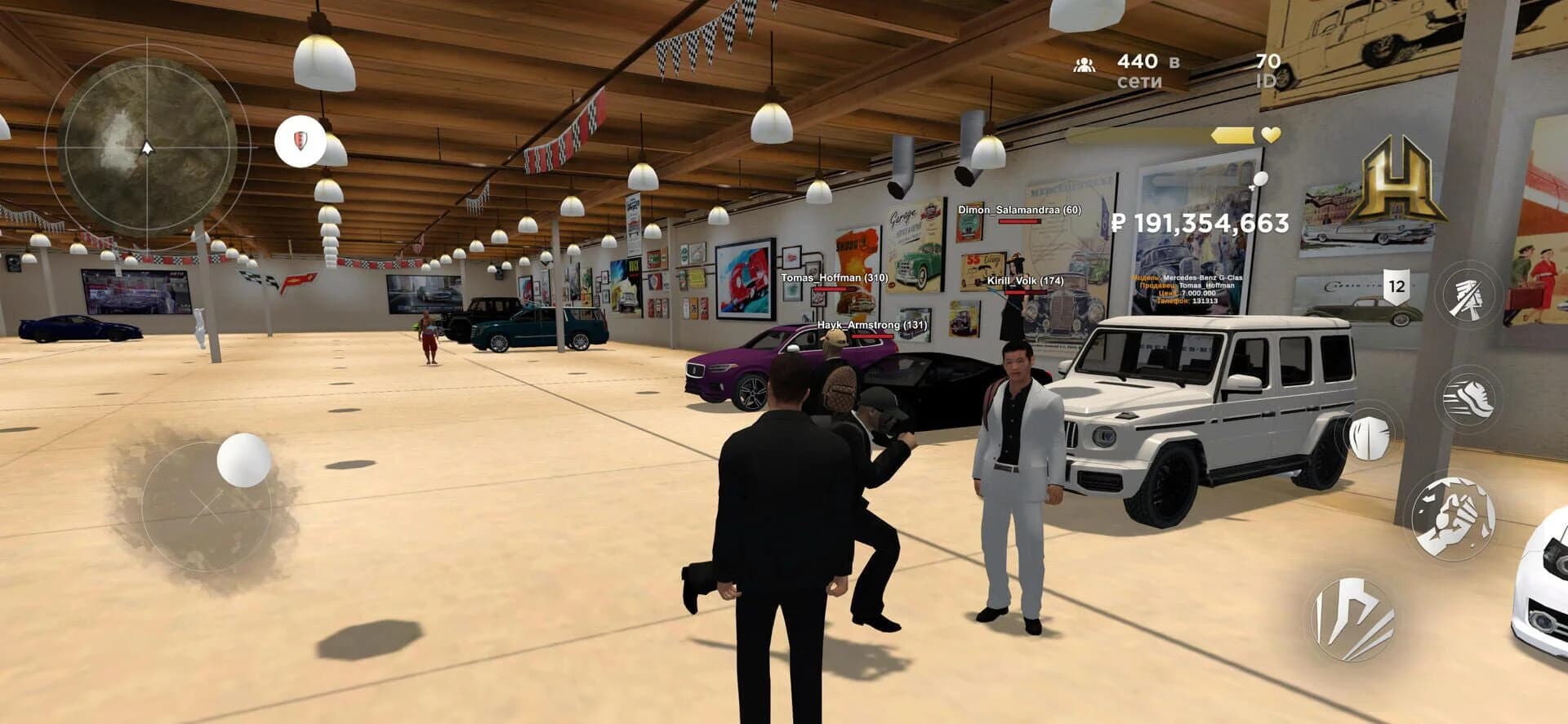Select the running shoe sprint icon
This screenshot has width=1568, height=724.
point(1469,396)
